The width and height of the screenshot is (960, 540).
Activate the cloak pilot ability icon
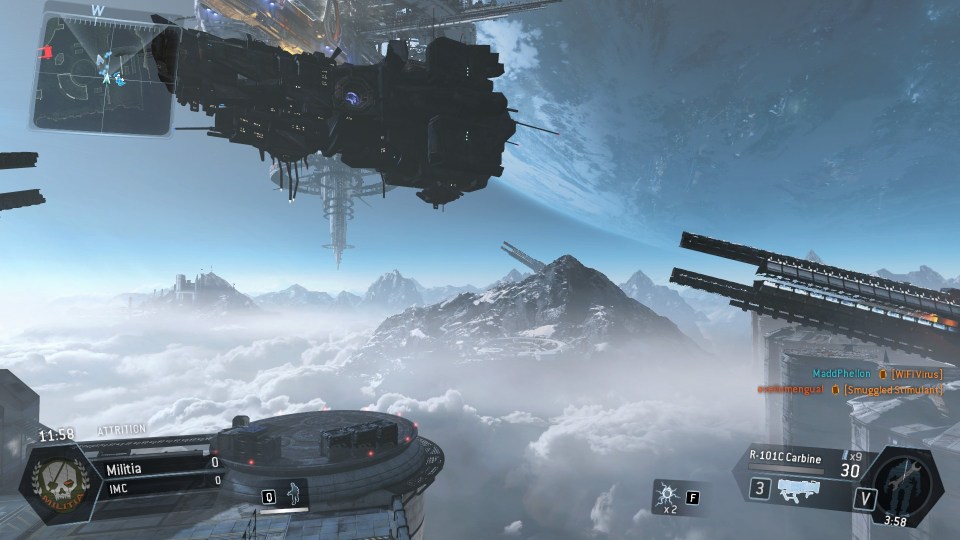pos(292,494)
